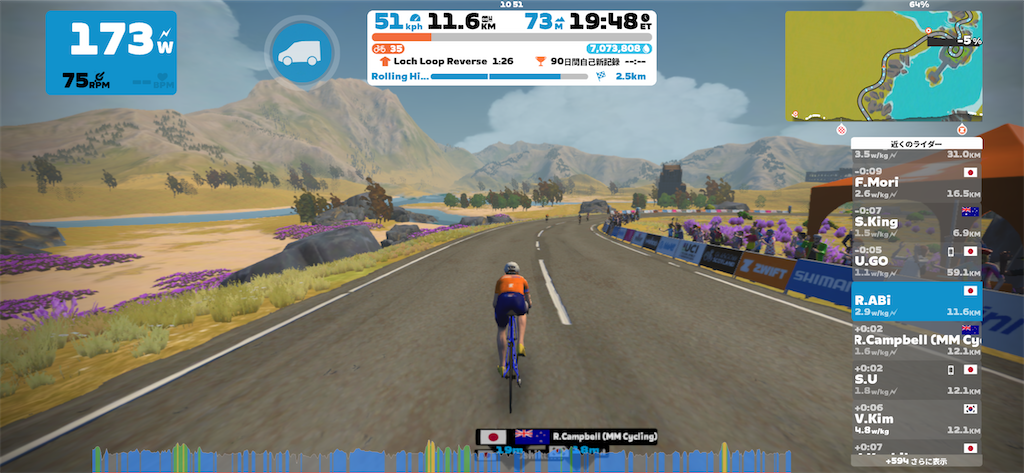This screenshot has width=1024, height=473.
Task: Show 594 more riders
Action: click(x=916, y=462)
